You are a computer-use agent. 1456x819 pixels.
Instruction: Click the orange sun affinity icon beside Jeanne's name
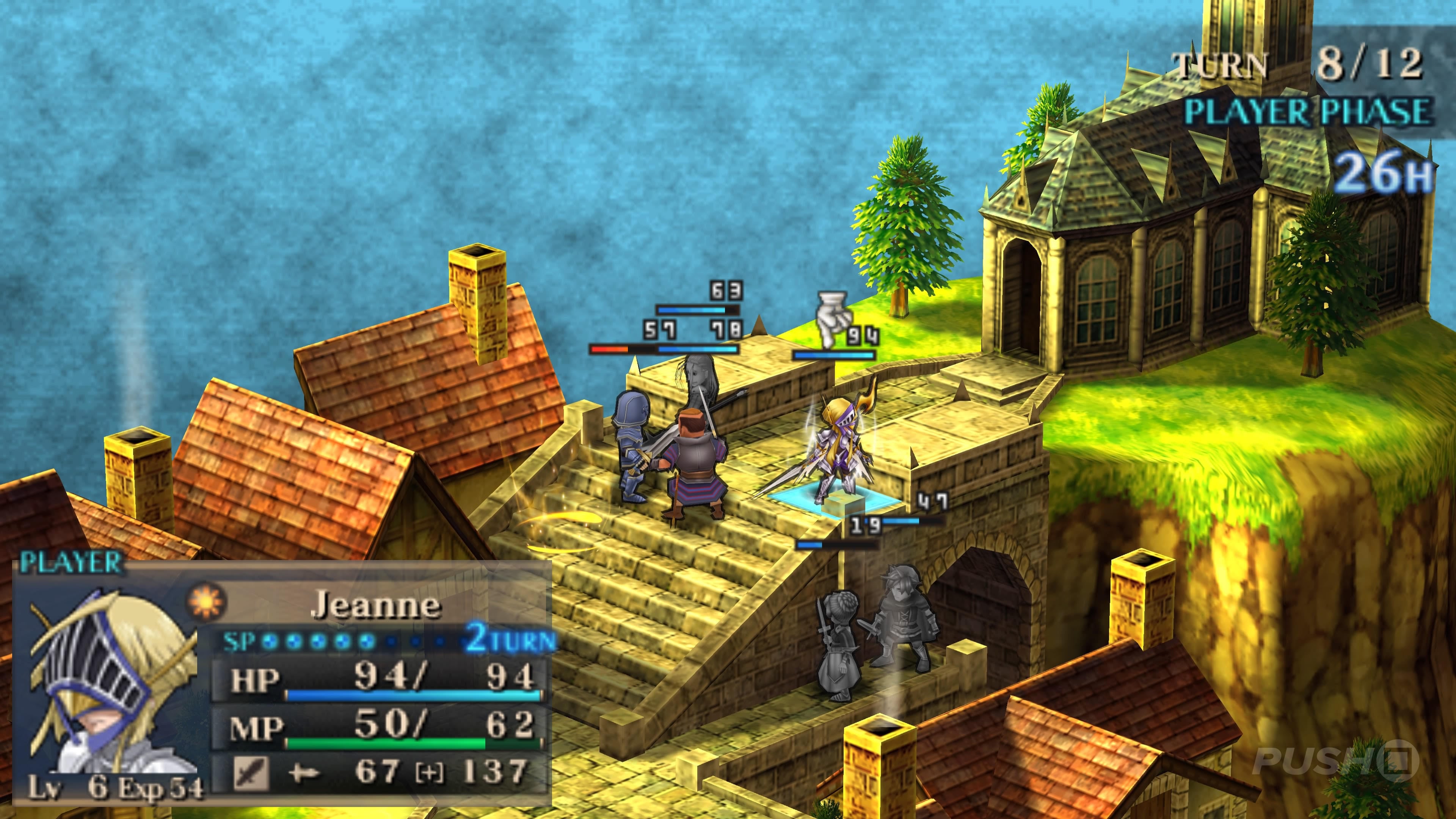(x=205, y=601)
